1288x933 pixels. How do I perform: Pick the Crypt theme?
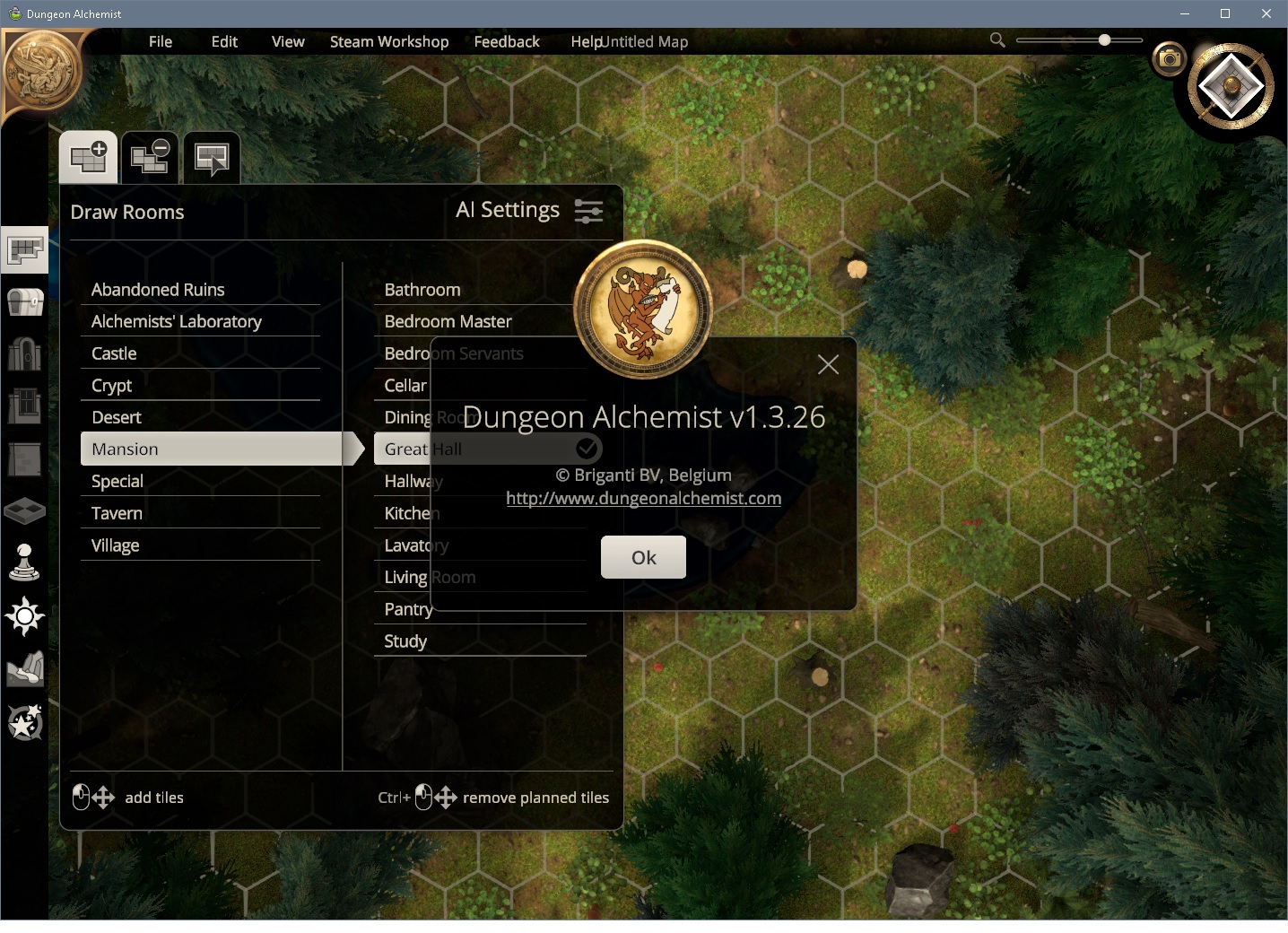[x=112, y=386]
